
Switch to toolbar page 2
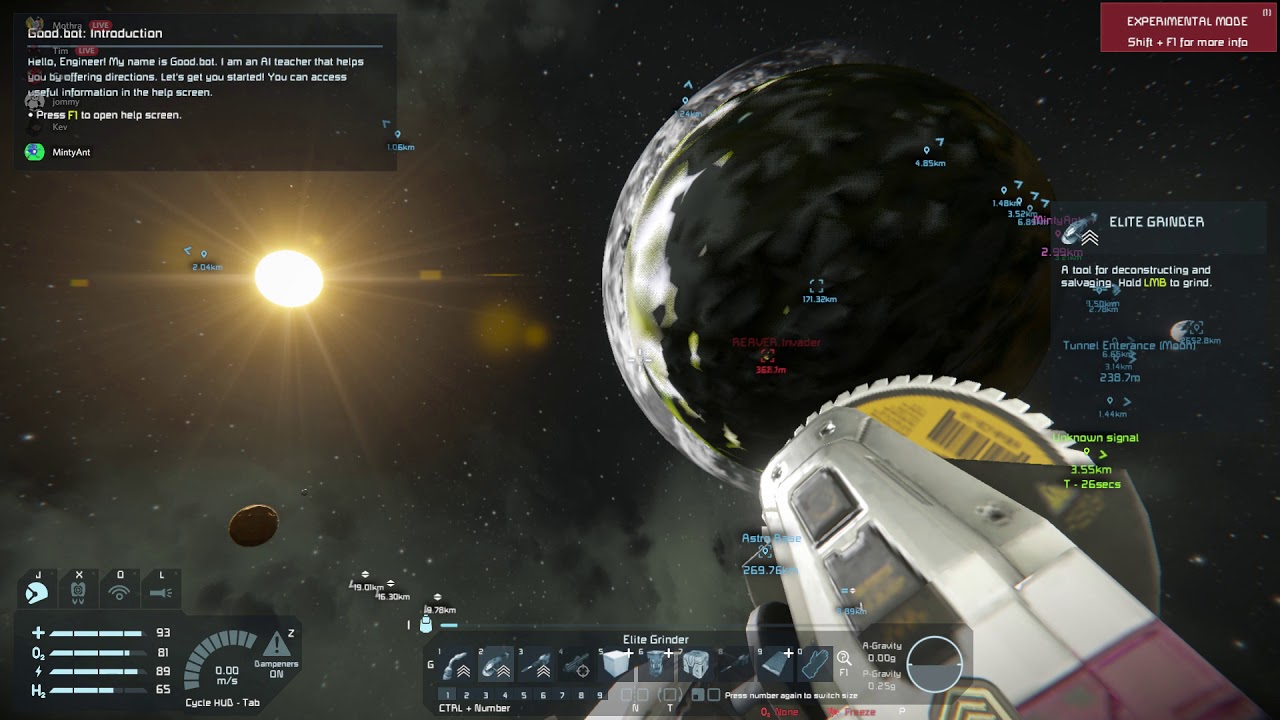click(x=466, y=695)
